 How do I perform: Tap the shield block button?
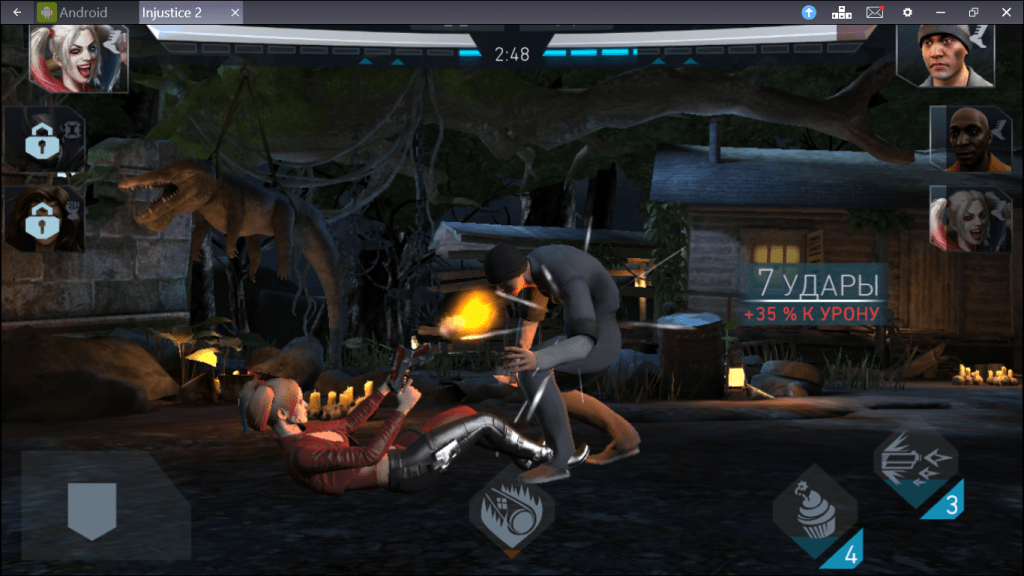coord(92,509)
